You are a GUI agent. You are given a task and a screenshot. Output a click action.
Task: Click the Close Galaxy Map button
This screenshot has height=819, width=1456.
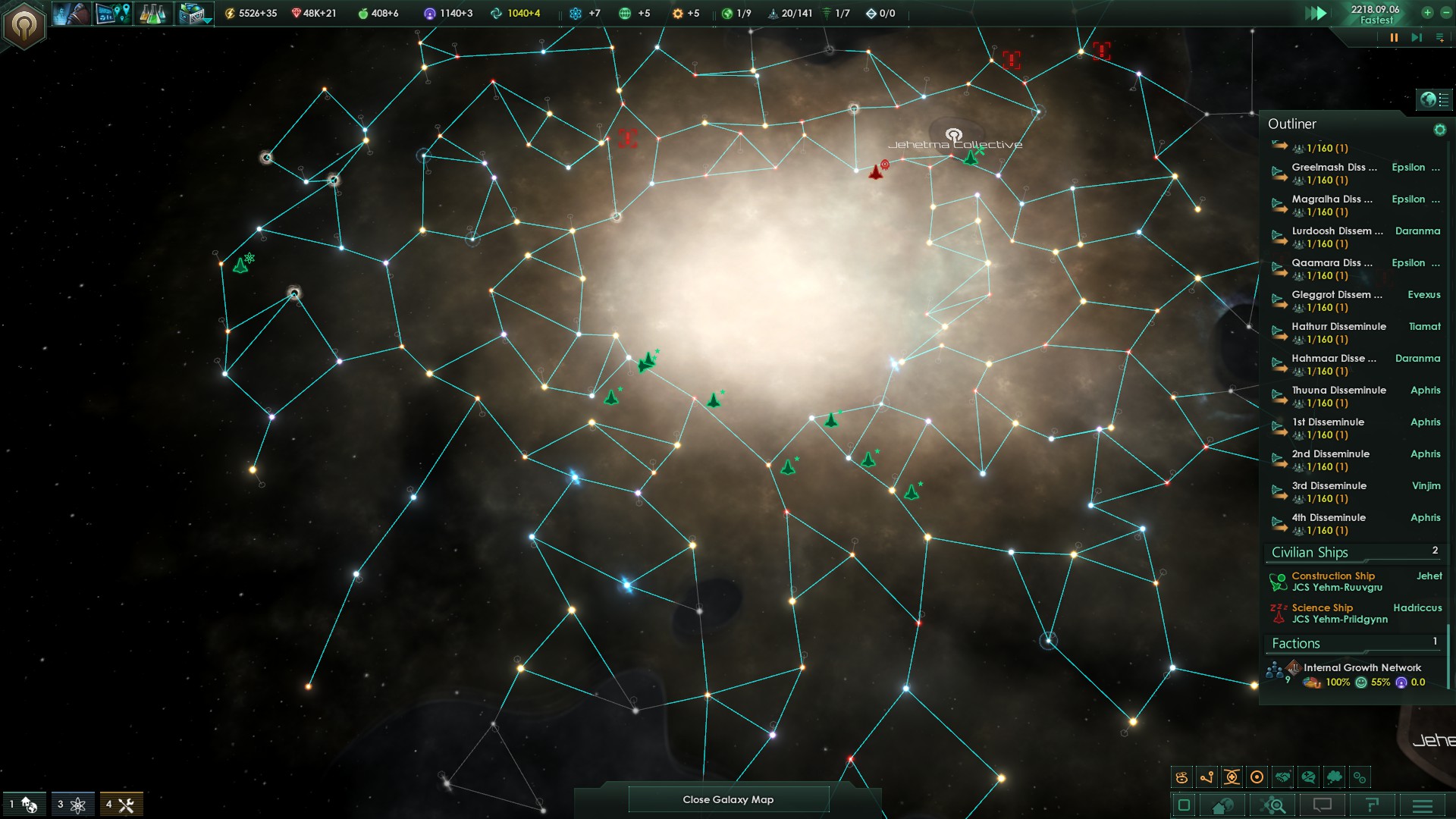[727, 799]
